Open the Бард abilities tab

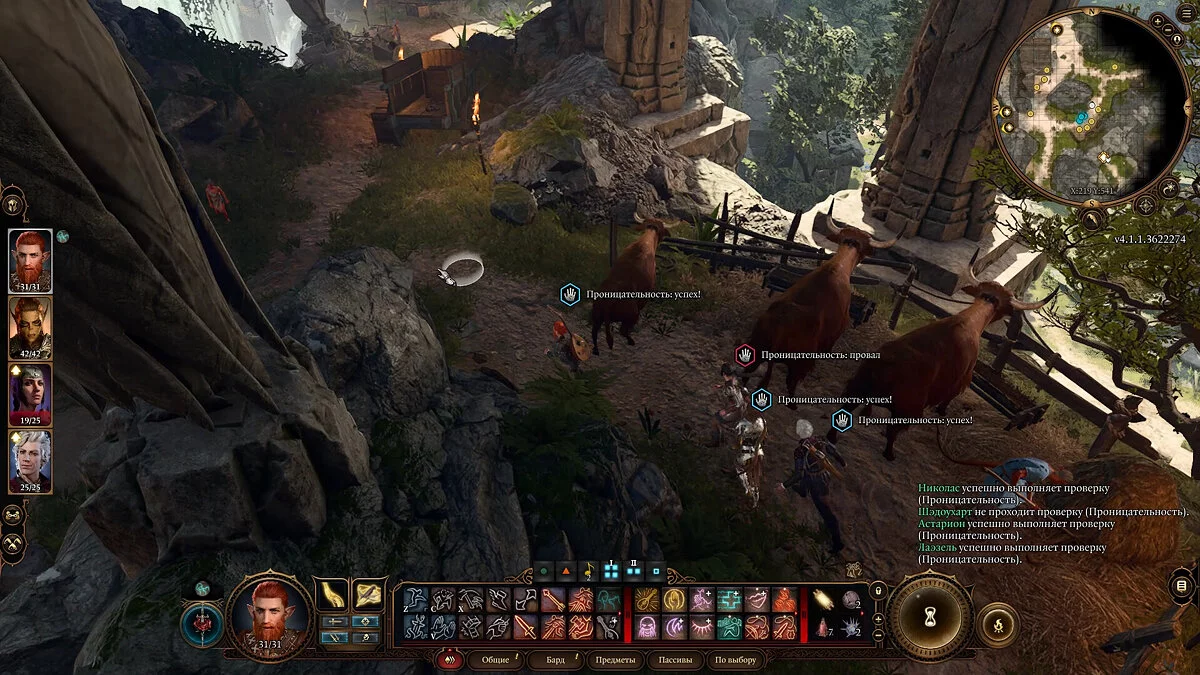(x=555, y=660)
